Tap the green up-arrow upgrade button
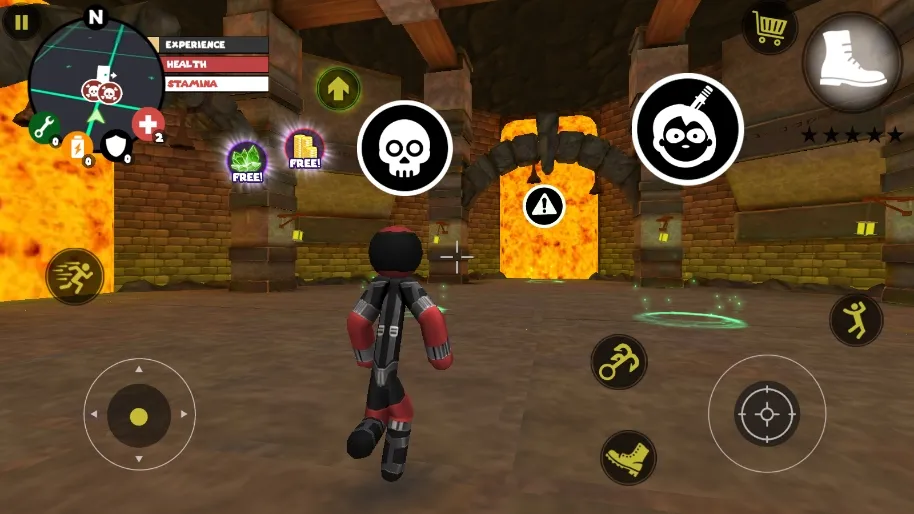 tap(338, 88)
